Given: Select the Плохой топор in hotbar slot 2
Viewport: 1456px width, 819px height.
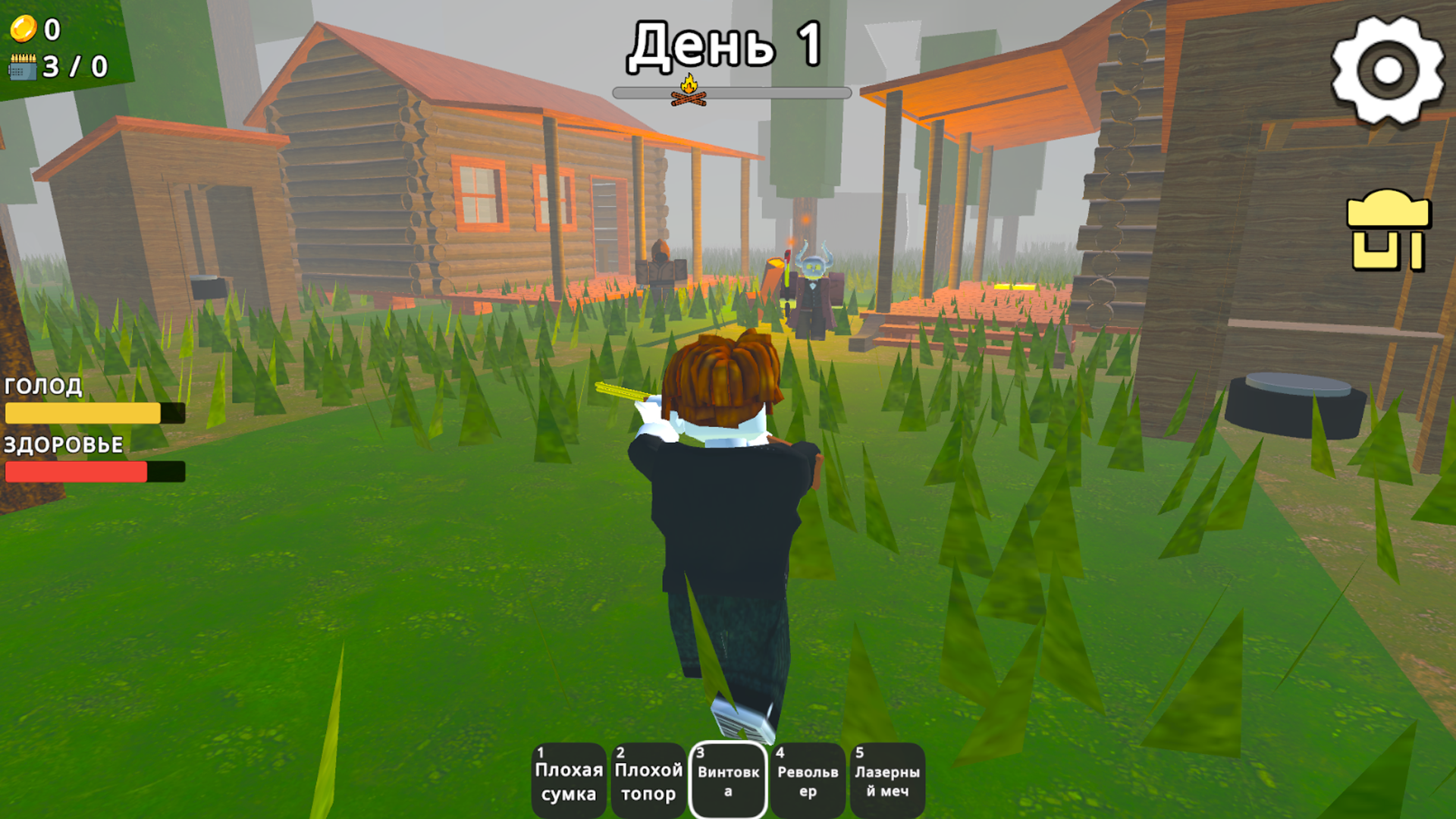Looking at the screenshot, I should pyautogui.click(x=648, y=780).
